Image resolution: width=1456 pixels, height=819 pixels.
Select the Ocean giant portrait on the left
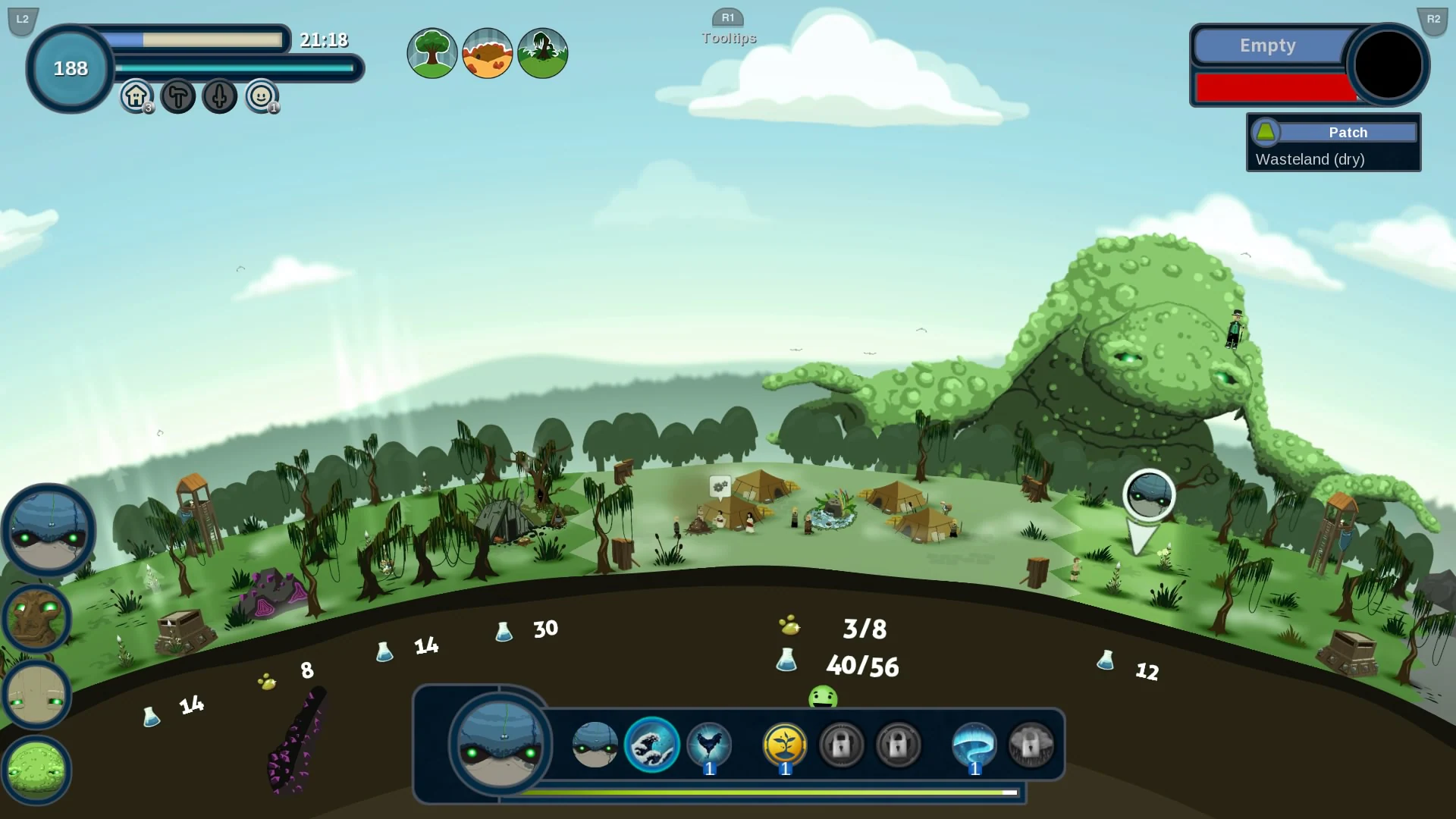[48, 529]
